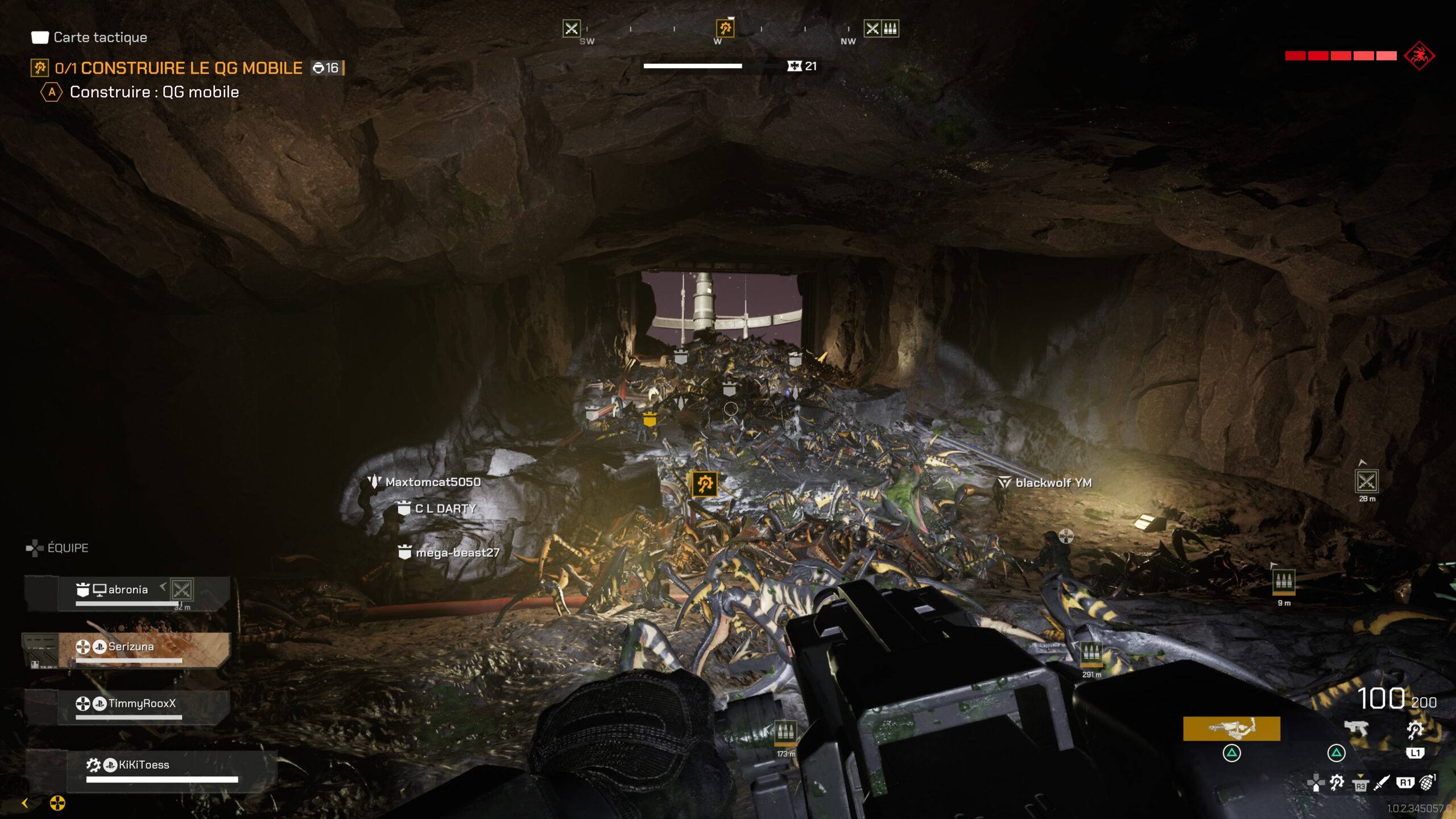Click abronia's health bar in the team panel
The height and width of the screenshot is (819, 1456).
coord(128,604)
